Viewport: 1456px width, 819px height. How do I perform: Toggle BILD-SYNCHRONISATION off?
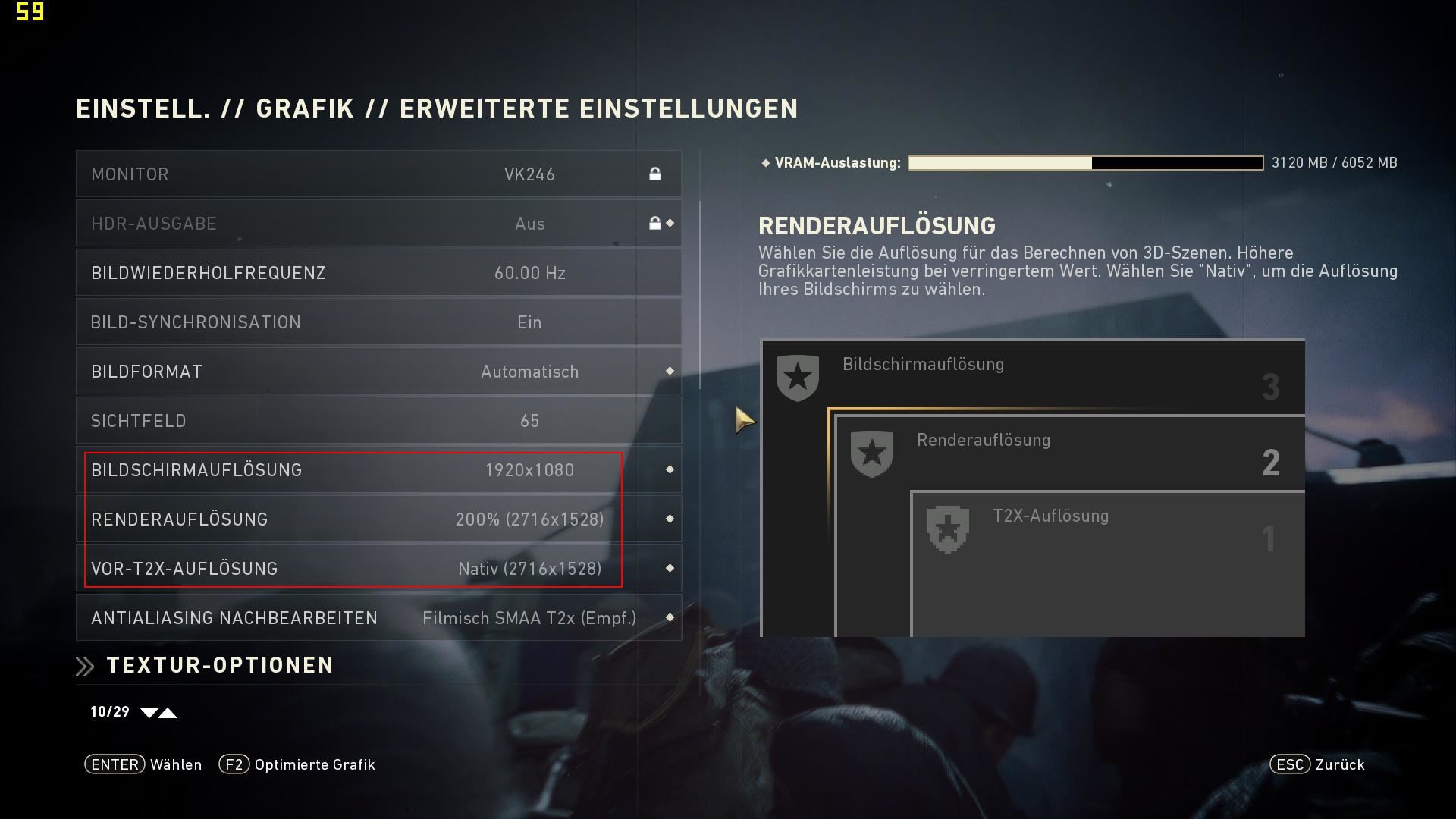point(377,322)
